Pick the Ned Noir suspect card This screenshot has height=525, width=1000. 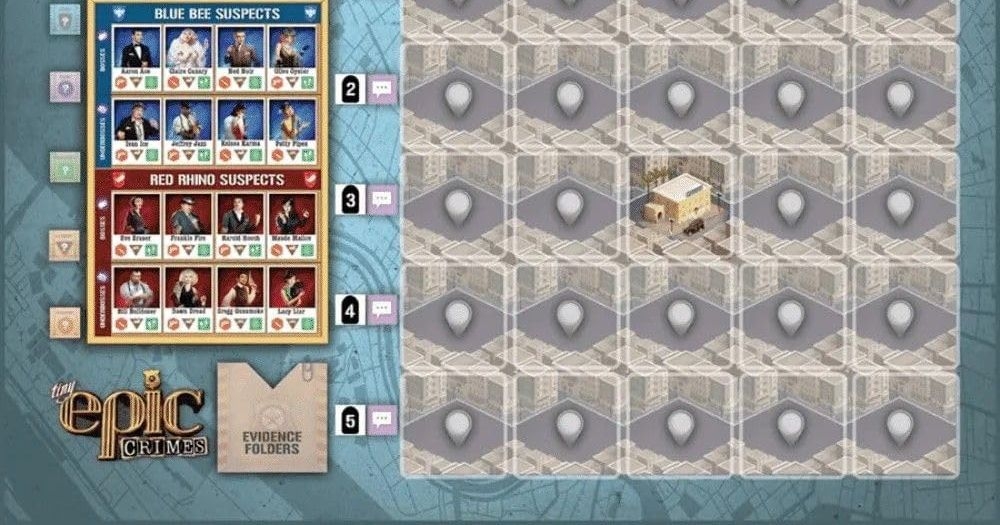239,58
